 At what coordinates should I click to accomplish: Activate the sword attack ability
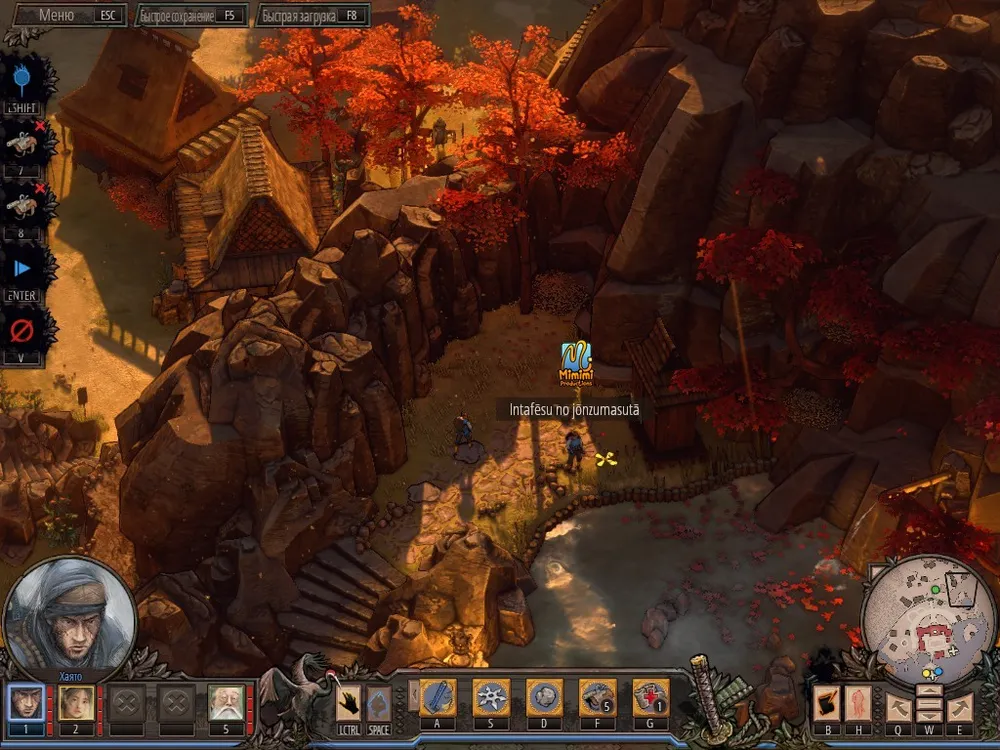pos(437,698)
